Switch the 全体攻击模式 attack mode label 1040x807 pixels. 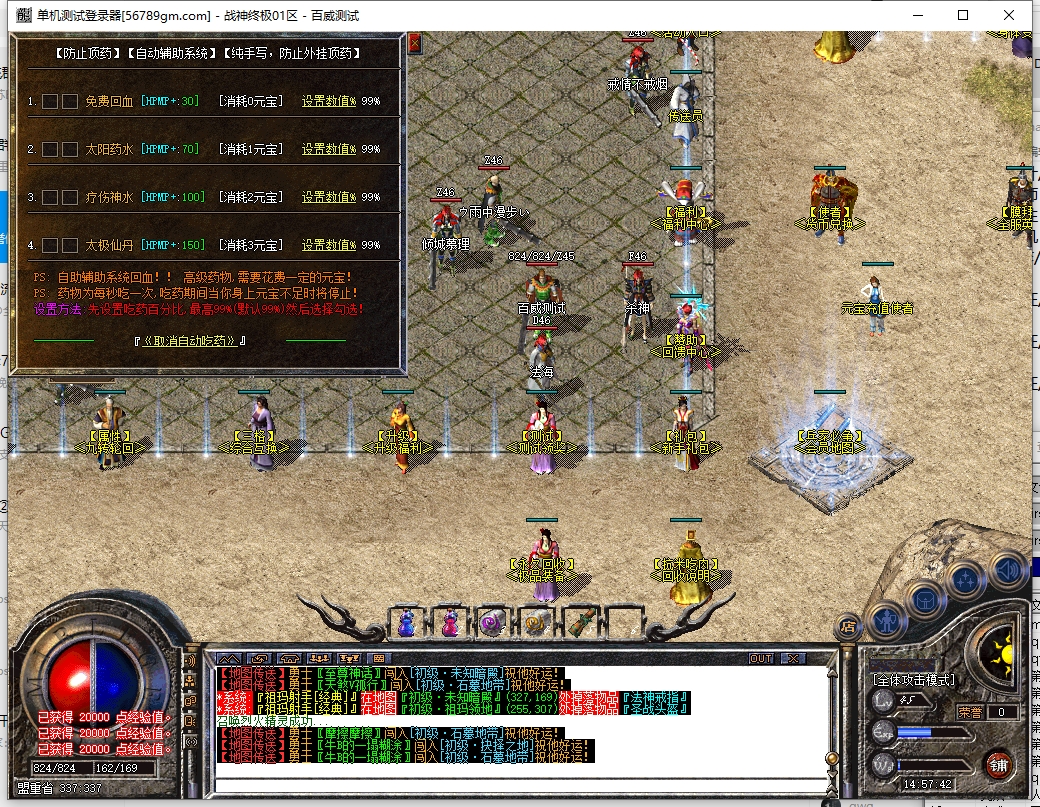tap(914, 680)
